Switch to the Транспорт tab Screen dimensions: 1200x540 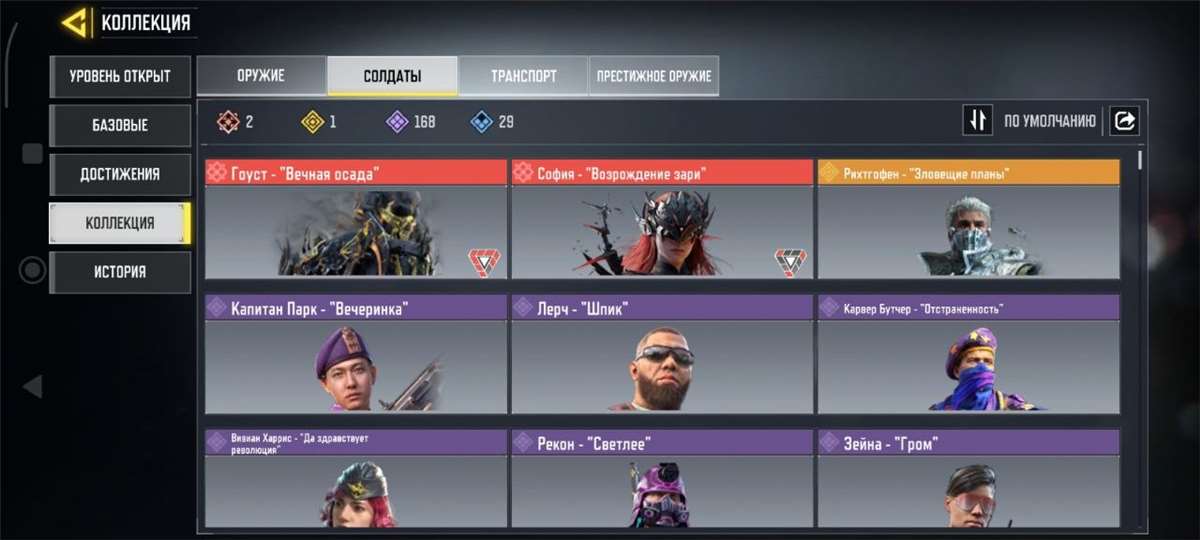[x=523, y=76]
